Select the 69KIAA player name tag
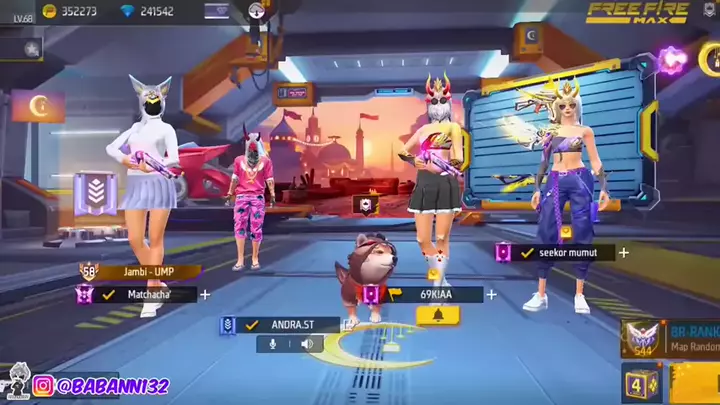The image size is (720, 405). click(x=430, y=294)
